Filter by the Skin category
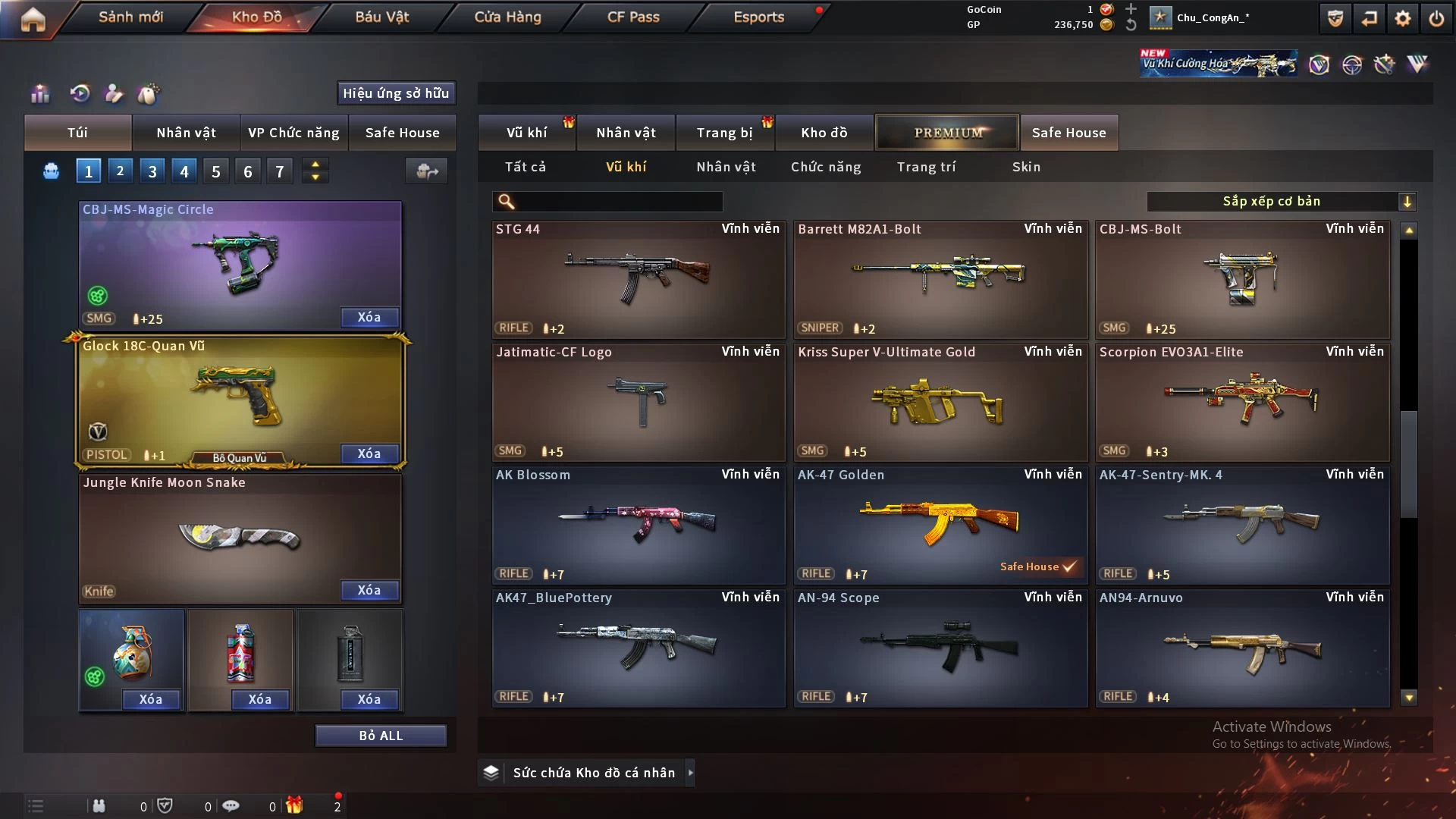The width and height of the screenshot is (1456, 819). point(1026,167)
